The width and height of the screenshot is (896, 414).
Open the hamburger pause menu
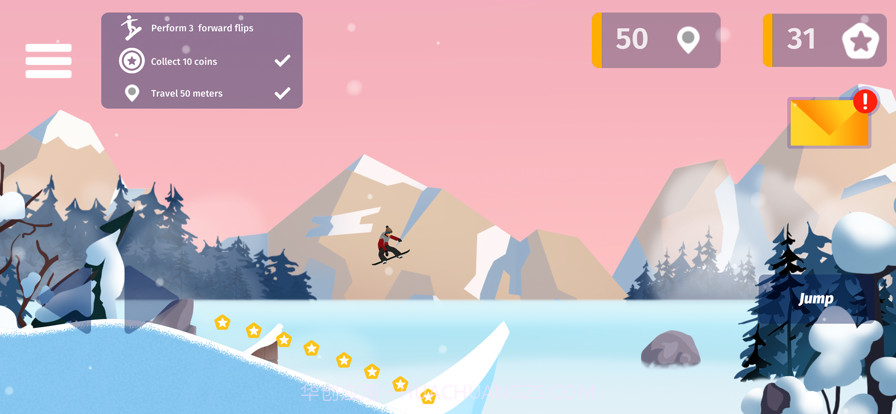click(48, 61)
